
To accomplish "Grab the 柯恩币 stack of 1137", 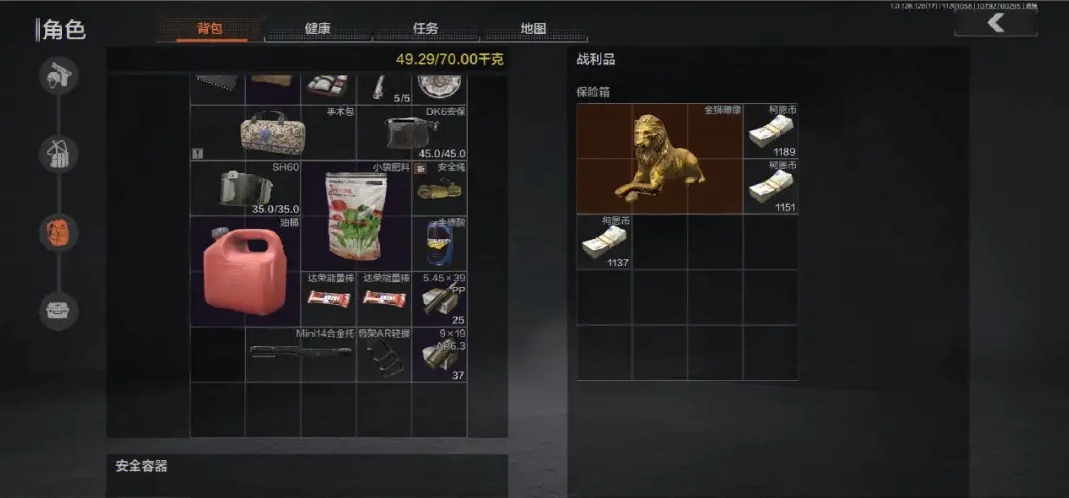I will click(x=604, y=242).
